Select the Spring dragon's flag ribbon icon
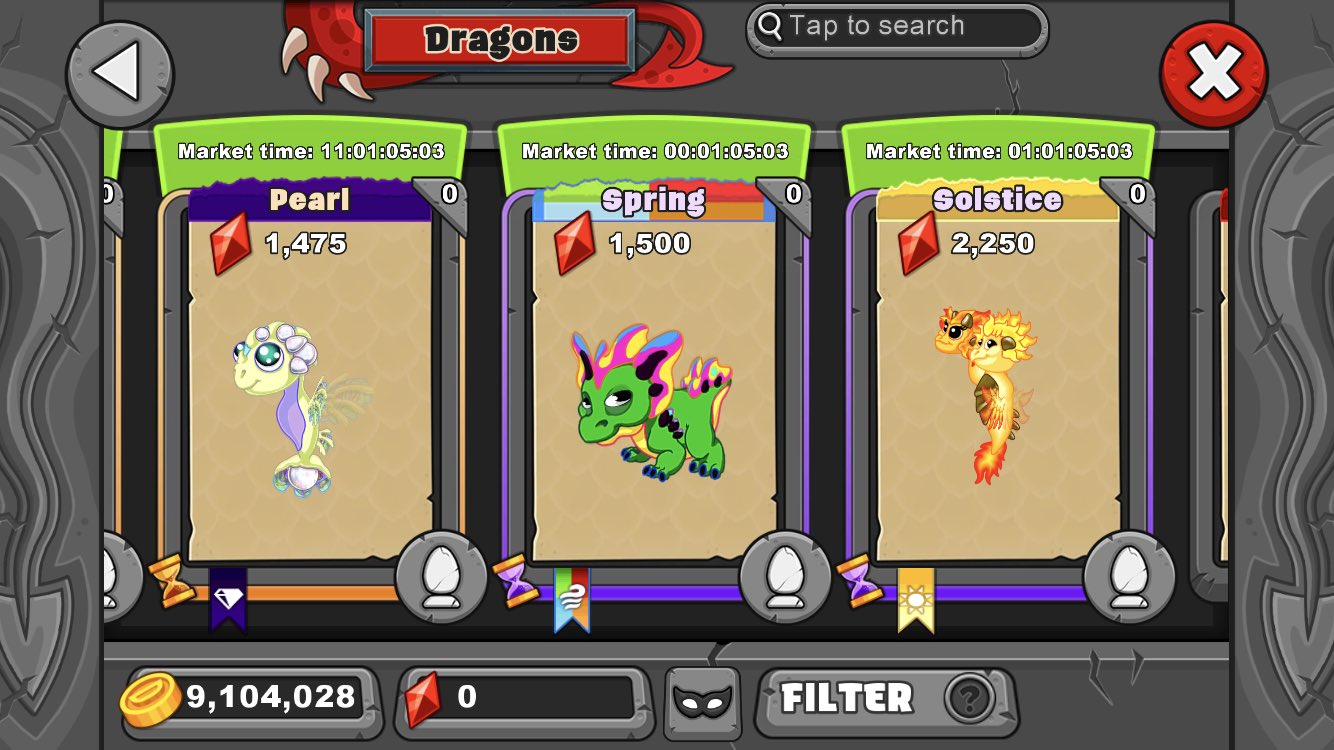 click(572, 597)
